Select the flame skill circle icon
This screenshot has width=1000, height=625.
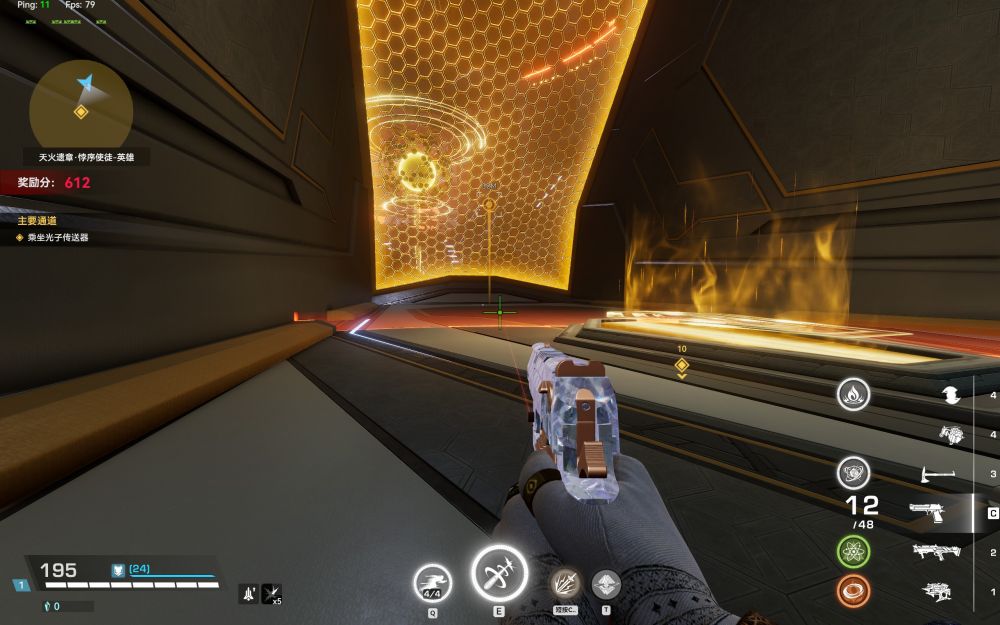[853, 394]
